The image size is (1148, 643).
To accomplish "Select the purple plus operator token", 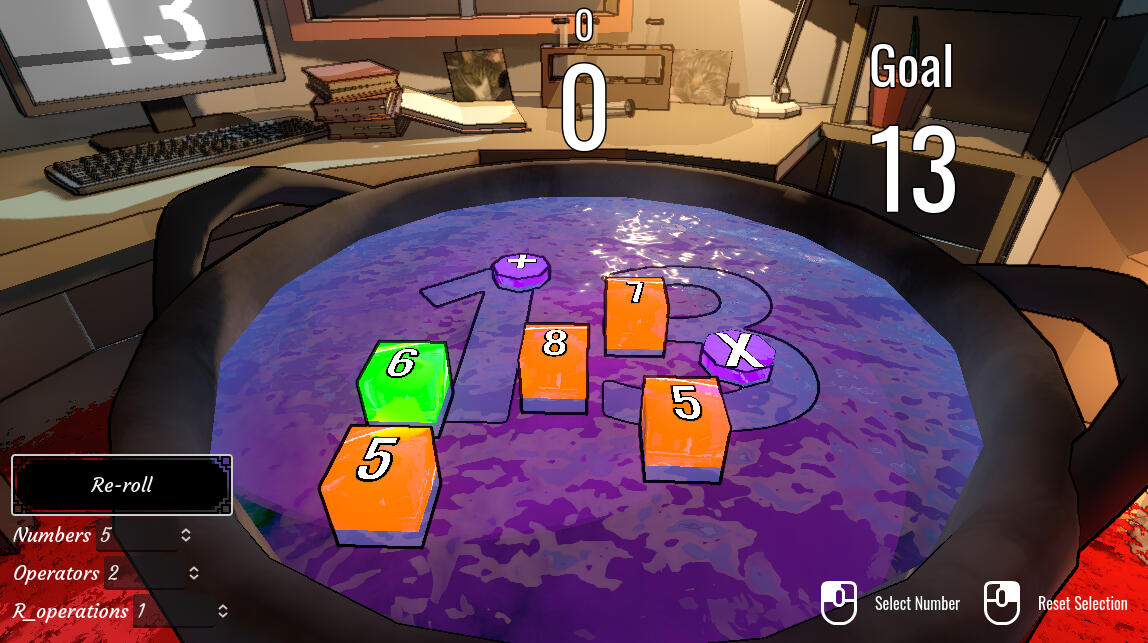I will pyautogui.click(x=521, y=269).
